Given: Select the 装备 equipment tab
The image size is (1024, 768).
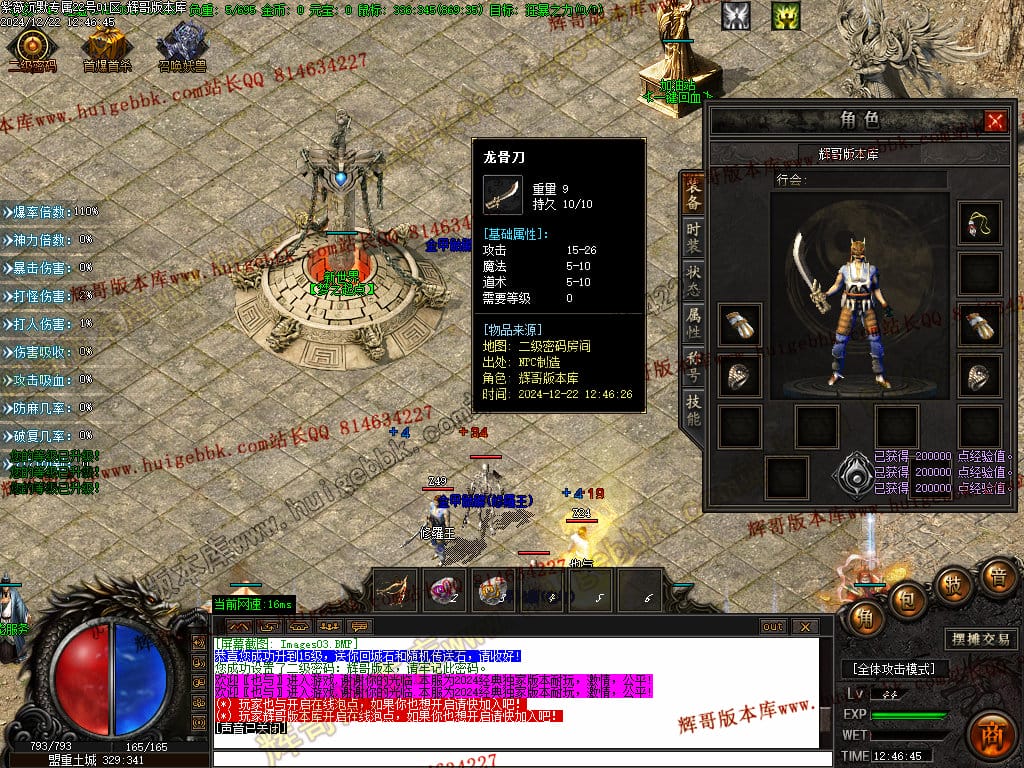Looking at the screenshot, I should coord(693,192).
